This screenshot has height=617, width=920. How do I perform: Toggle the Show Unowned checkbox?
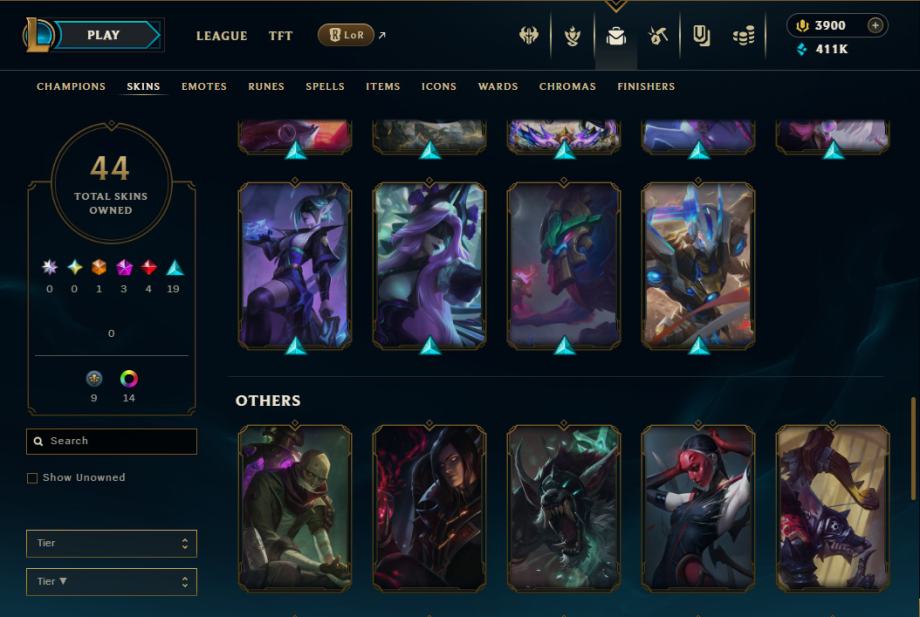33,478
